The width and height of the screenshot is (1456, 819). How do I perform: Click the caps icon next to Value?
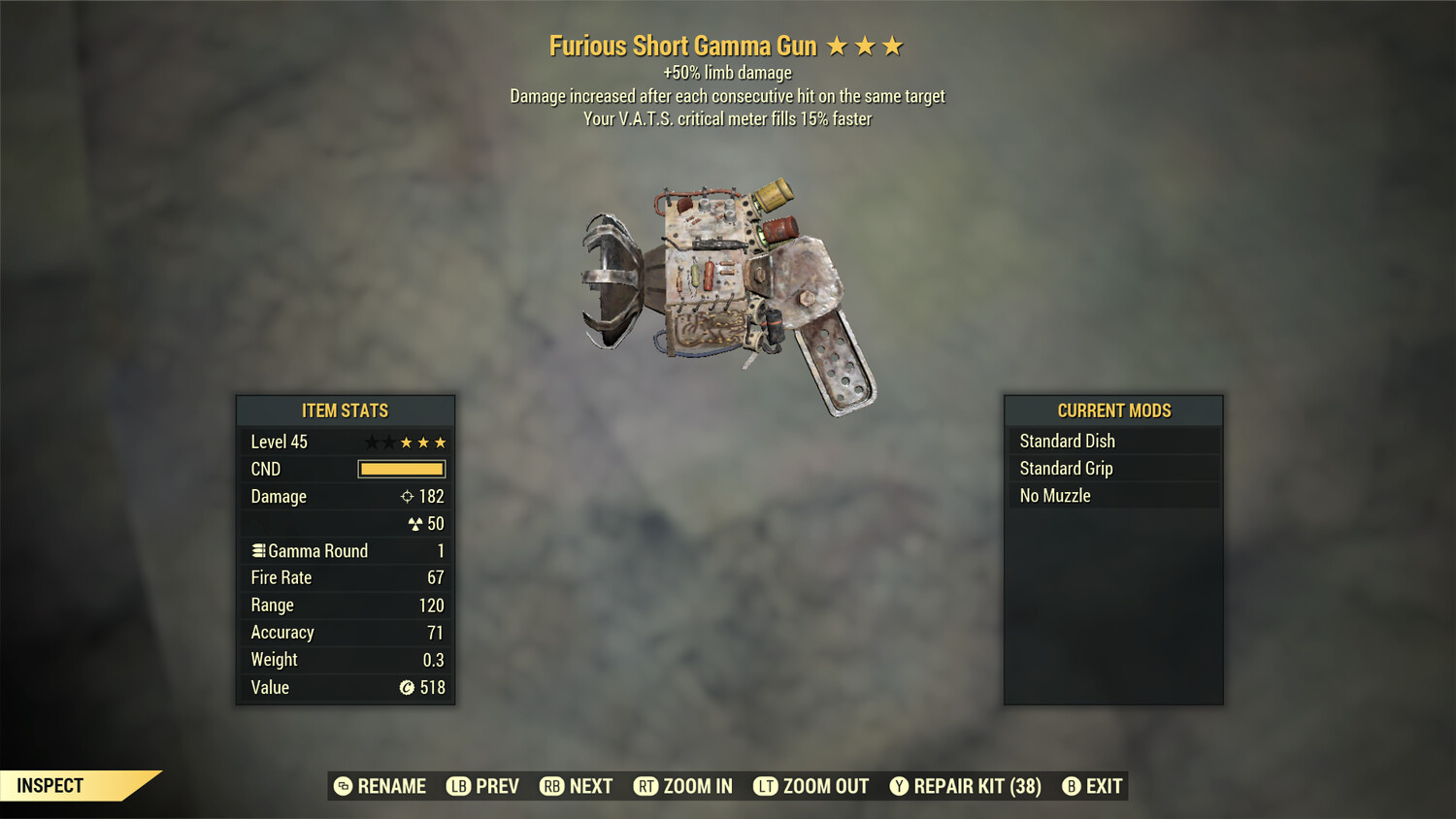click(407, 688)
